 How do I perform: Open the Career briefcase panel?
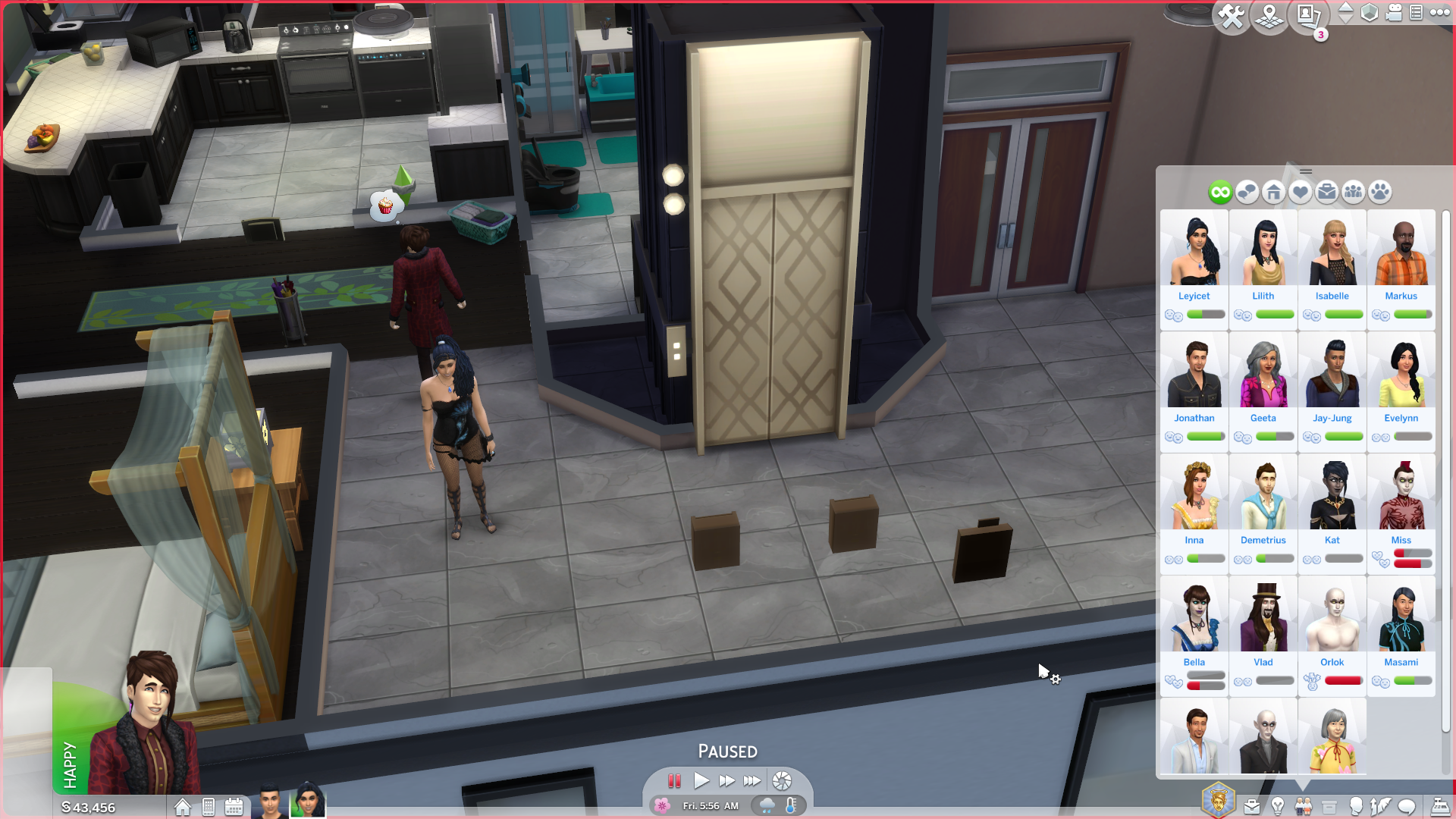[x=1251, y=806]
